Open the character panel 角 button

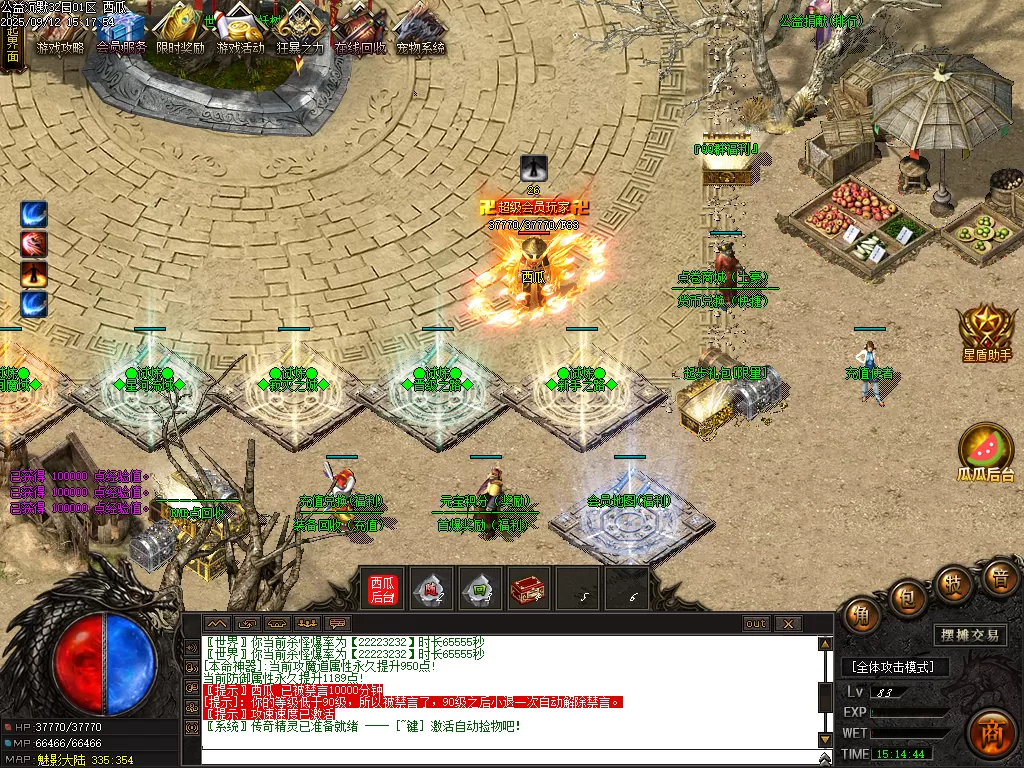pyautogui.click(x=862, y=616)
